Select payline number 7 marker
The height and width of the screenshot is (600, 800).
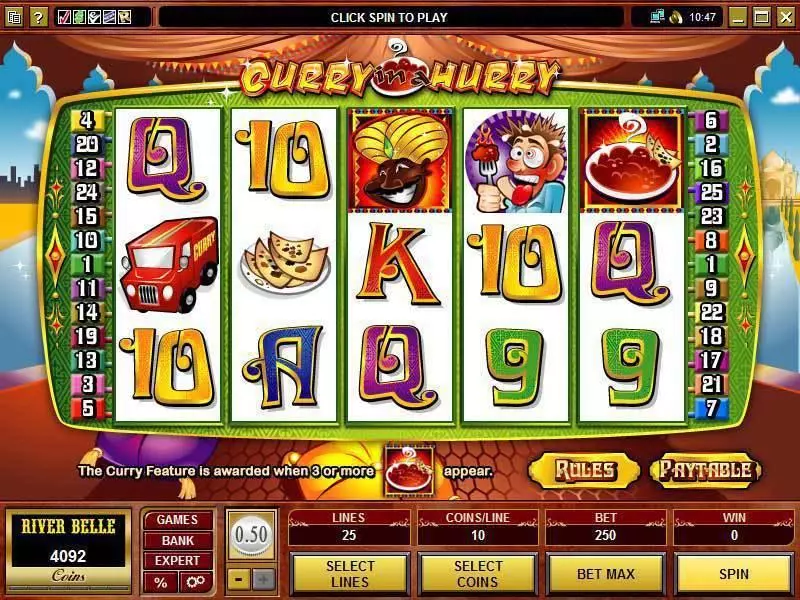pos(711,408)
